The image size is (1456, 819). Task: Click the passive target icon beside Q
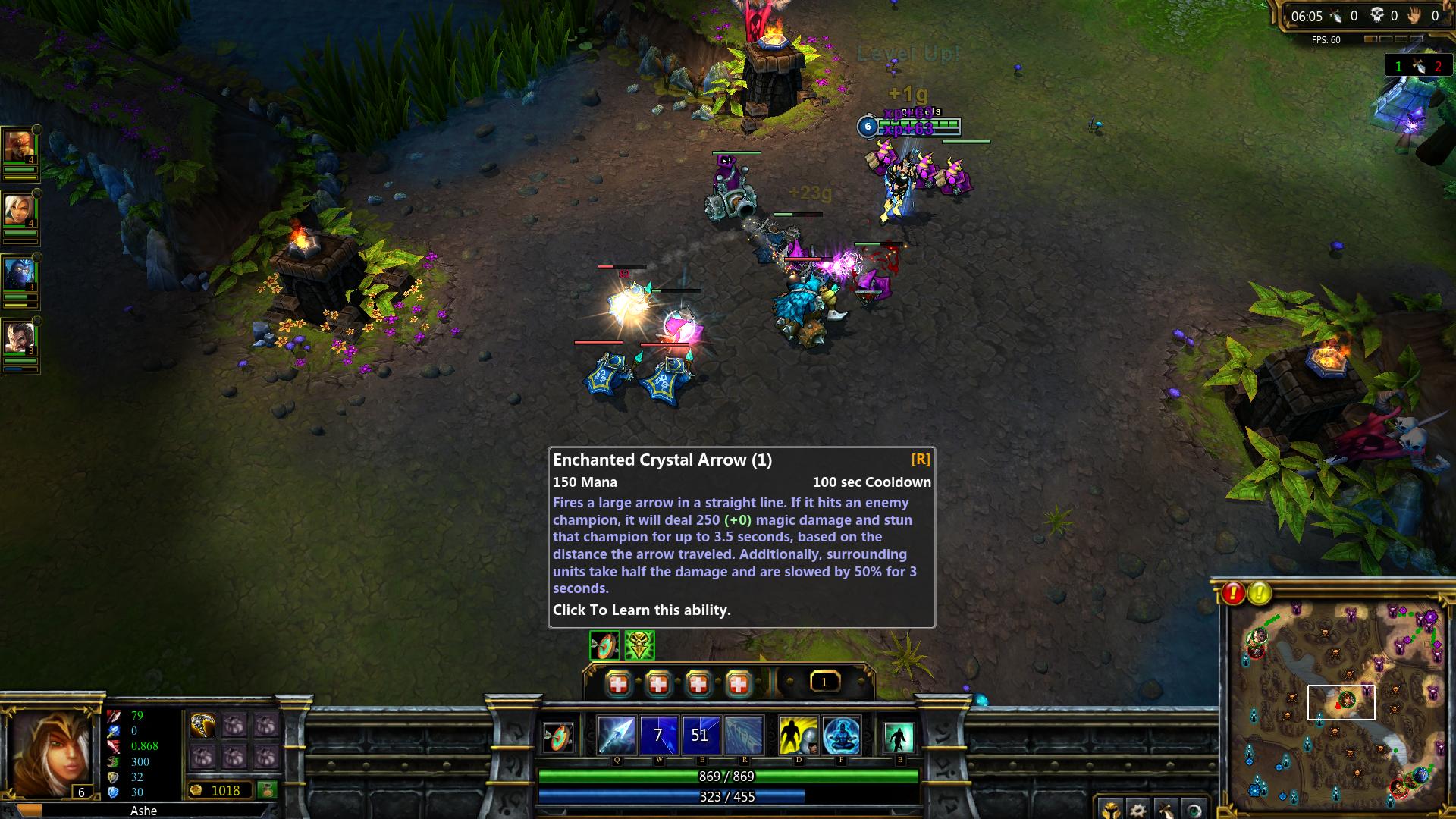point(559,736)
